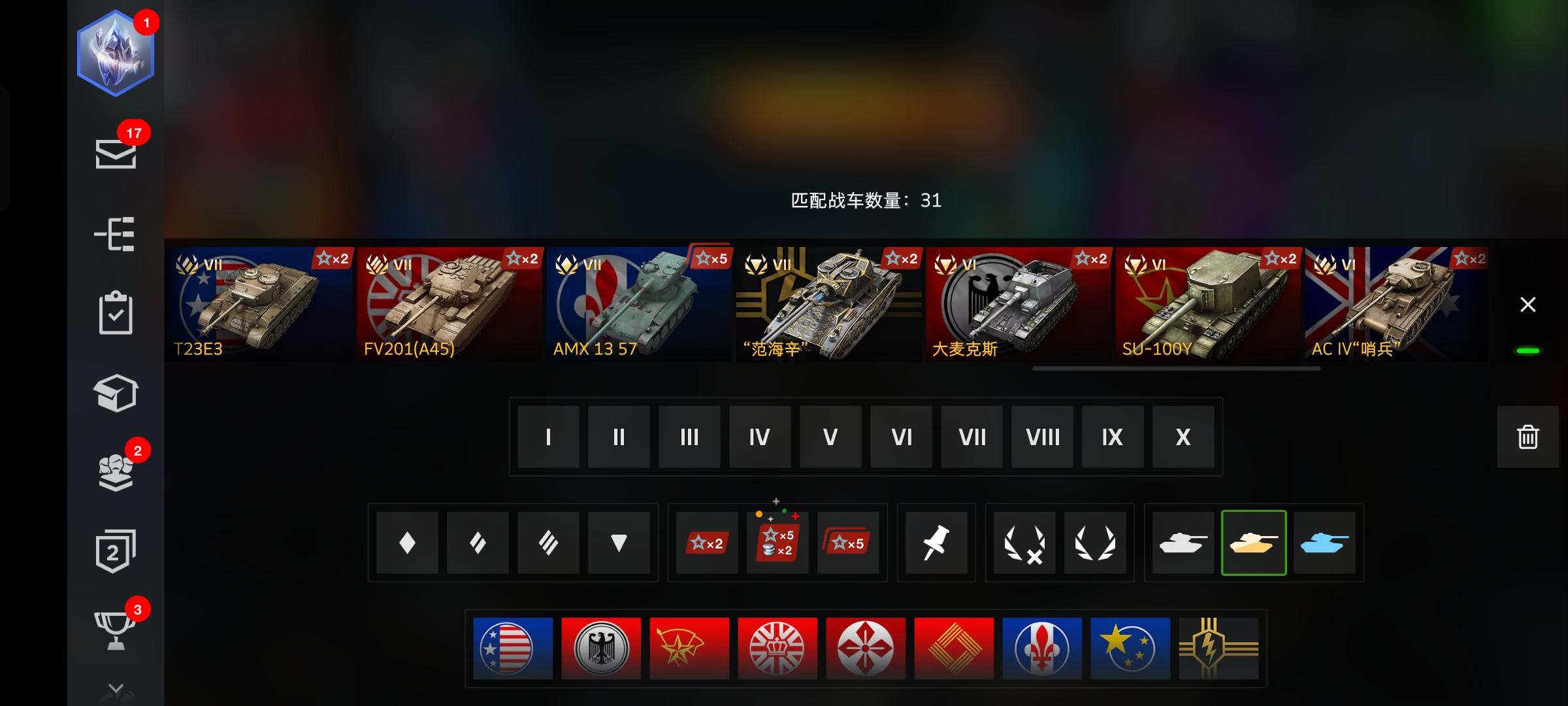Select the Germany nation flag filter
The height and width of the screenshot is (706, 1568).
click(x=602, y=648)
